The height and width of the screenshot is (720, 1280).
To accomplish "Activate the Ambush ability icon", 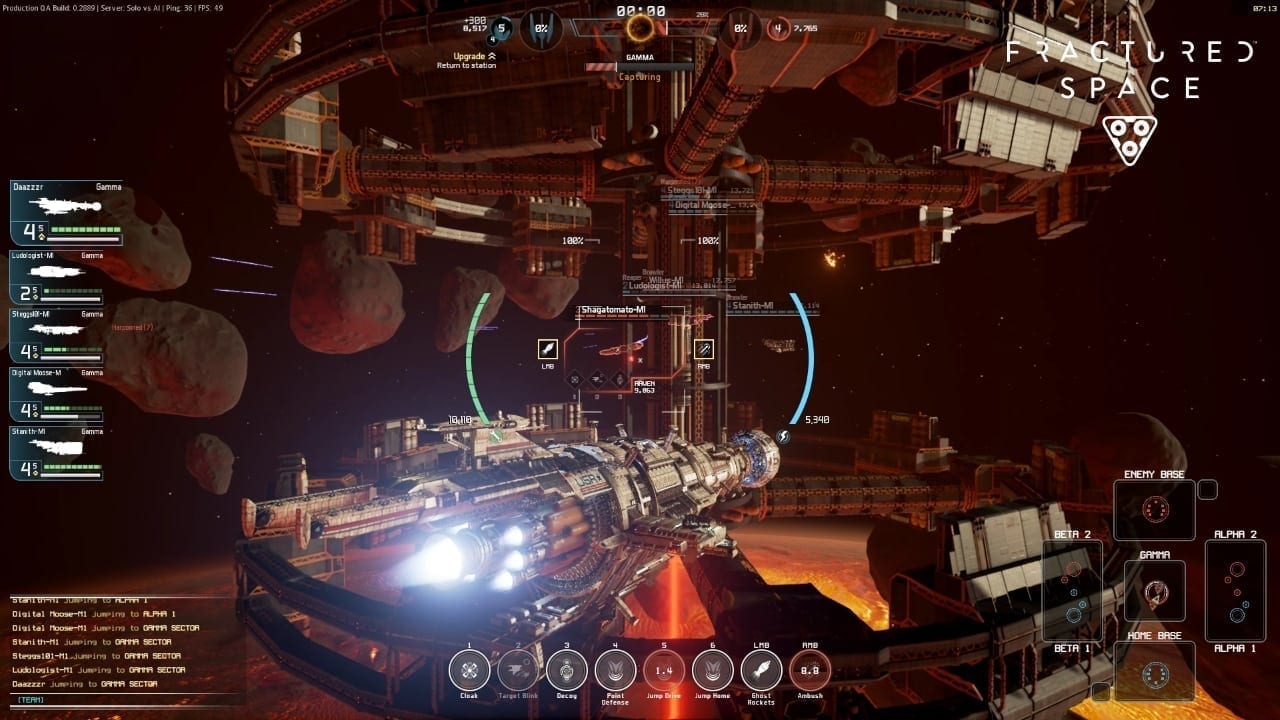I will click(x=810, y=670).
